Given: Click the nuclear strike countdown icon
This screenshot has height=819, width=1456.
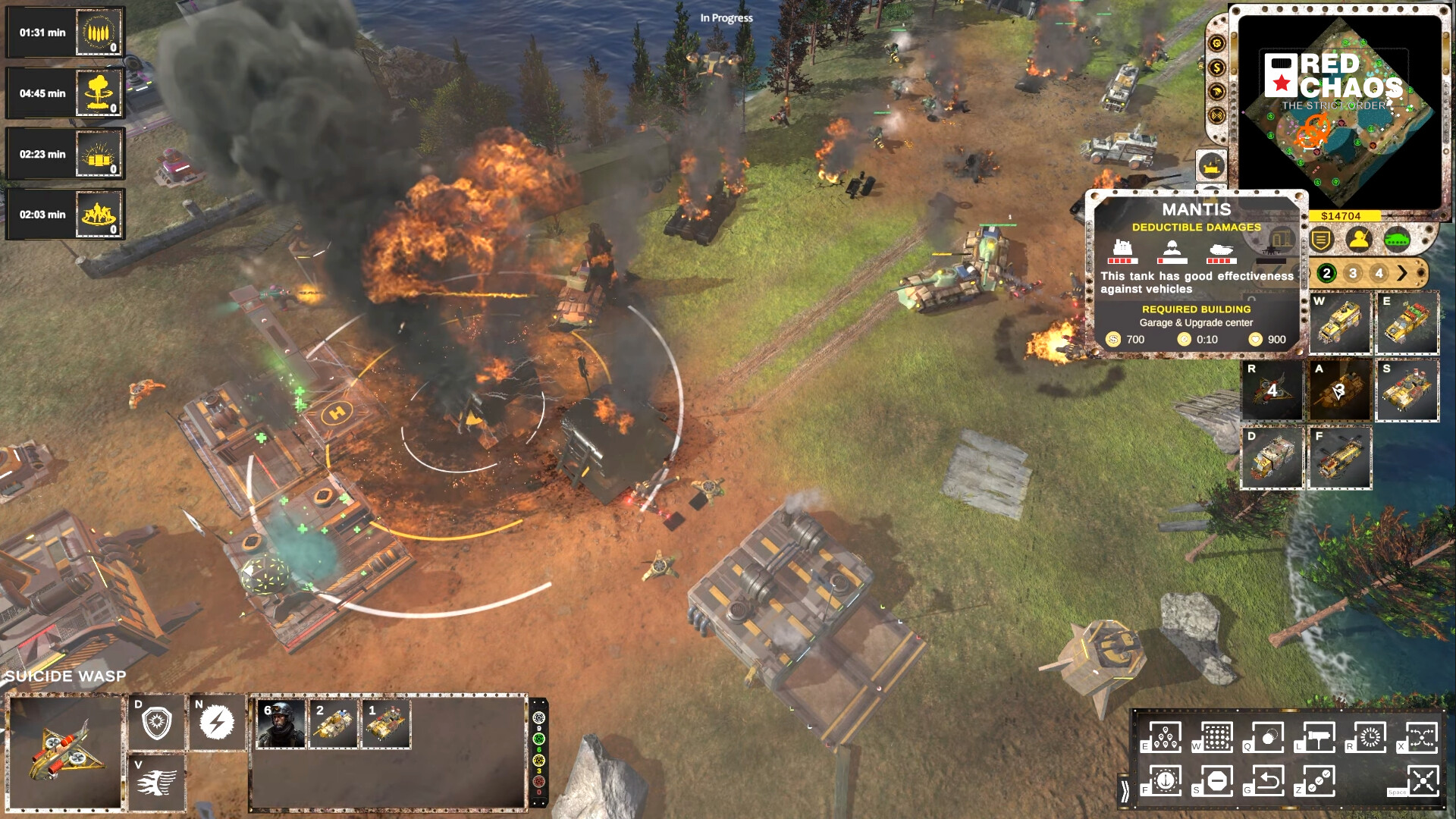Looking at the screenshot, I should tap(97, 93).
